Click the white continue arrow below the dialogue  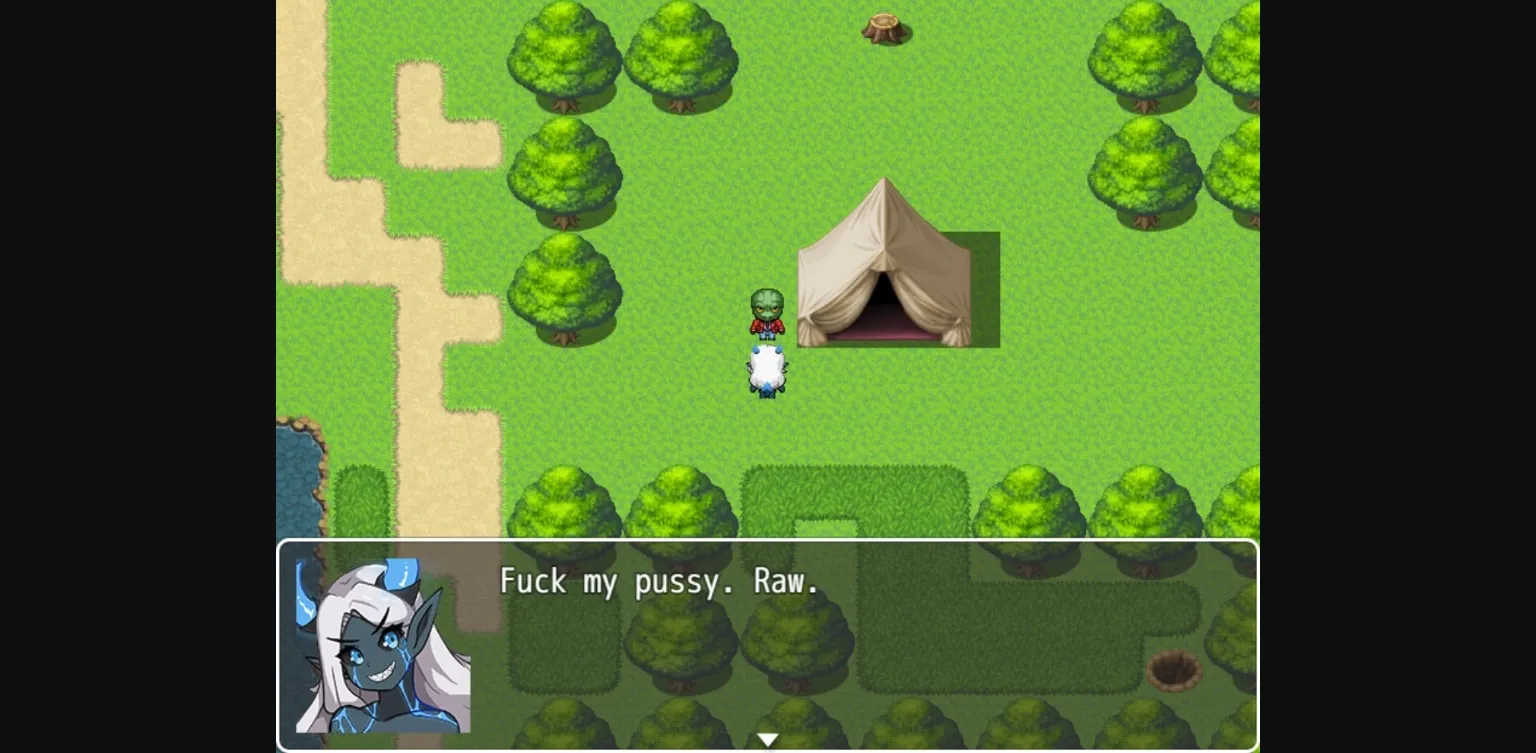[768, 738]
